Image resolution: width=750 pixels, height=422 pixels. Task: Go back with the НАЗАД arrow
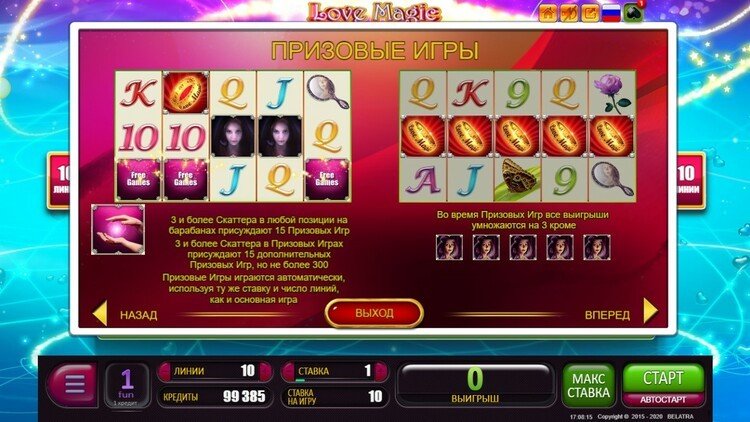click(100, 314)
